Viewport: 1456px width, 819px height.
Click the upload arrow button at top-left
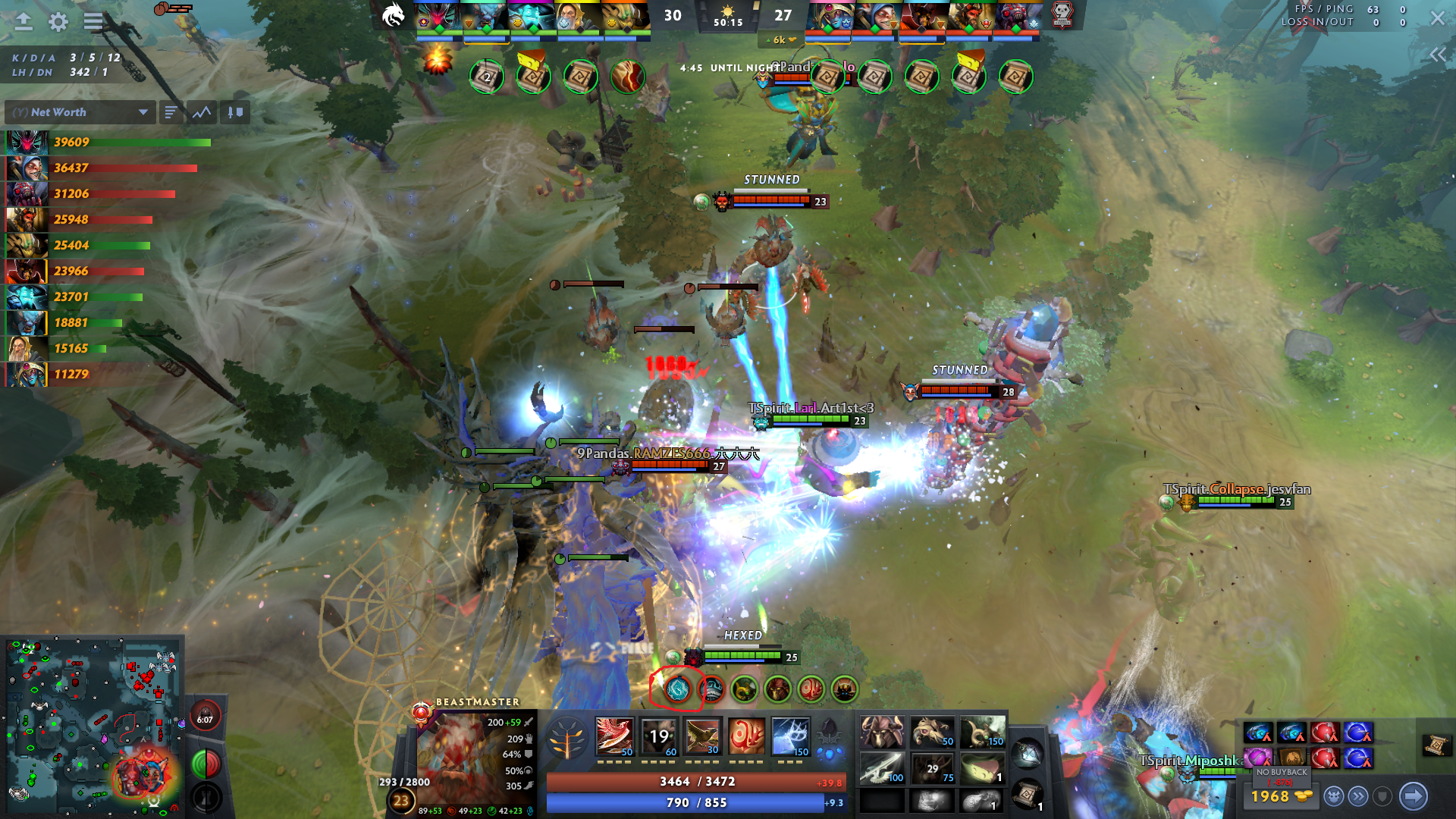coord(24,21)
